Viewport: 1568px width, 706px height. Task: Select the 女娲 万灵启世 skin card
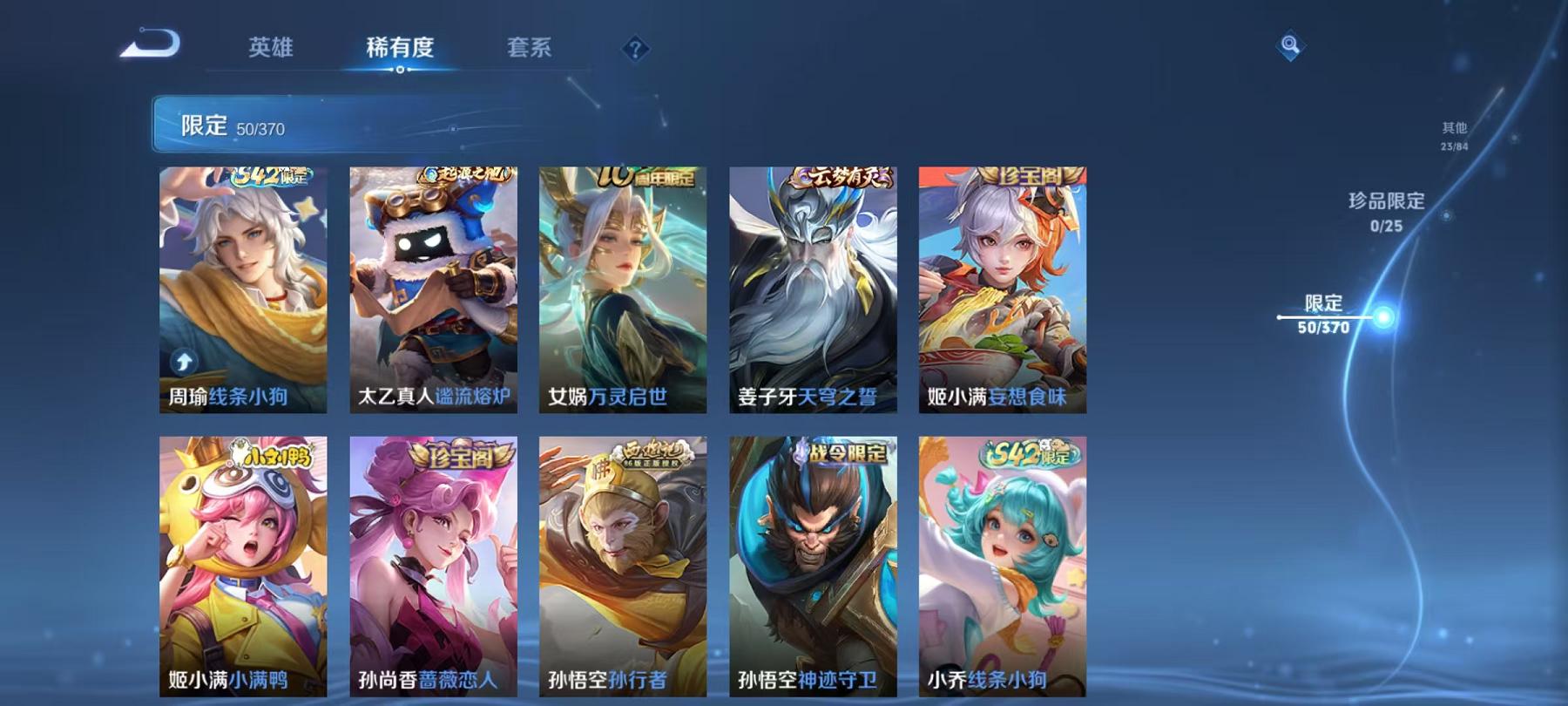621,288
